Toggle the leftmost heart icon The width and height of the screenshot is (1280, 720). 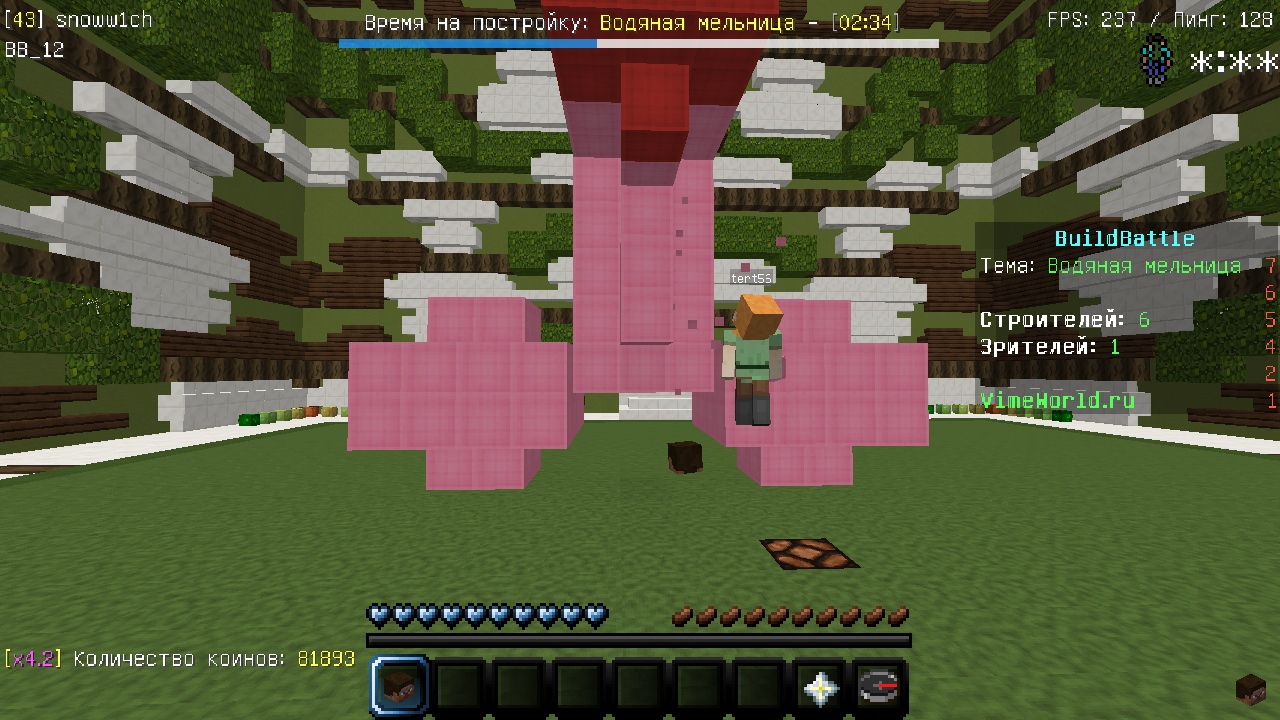377,614
